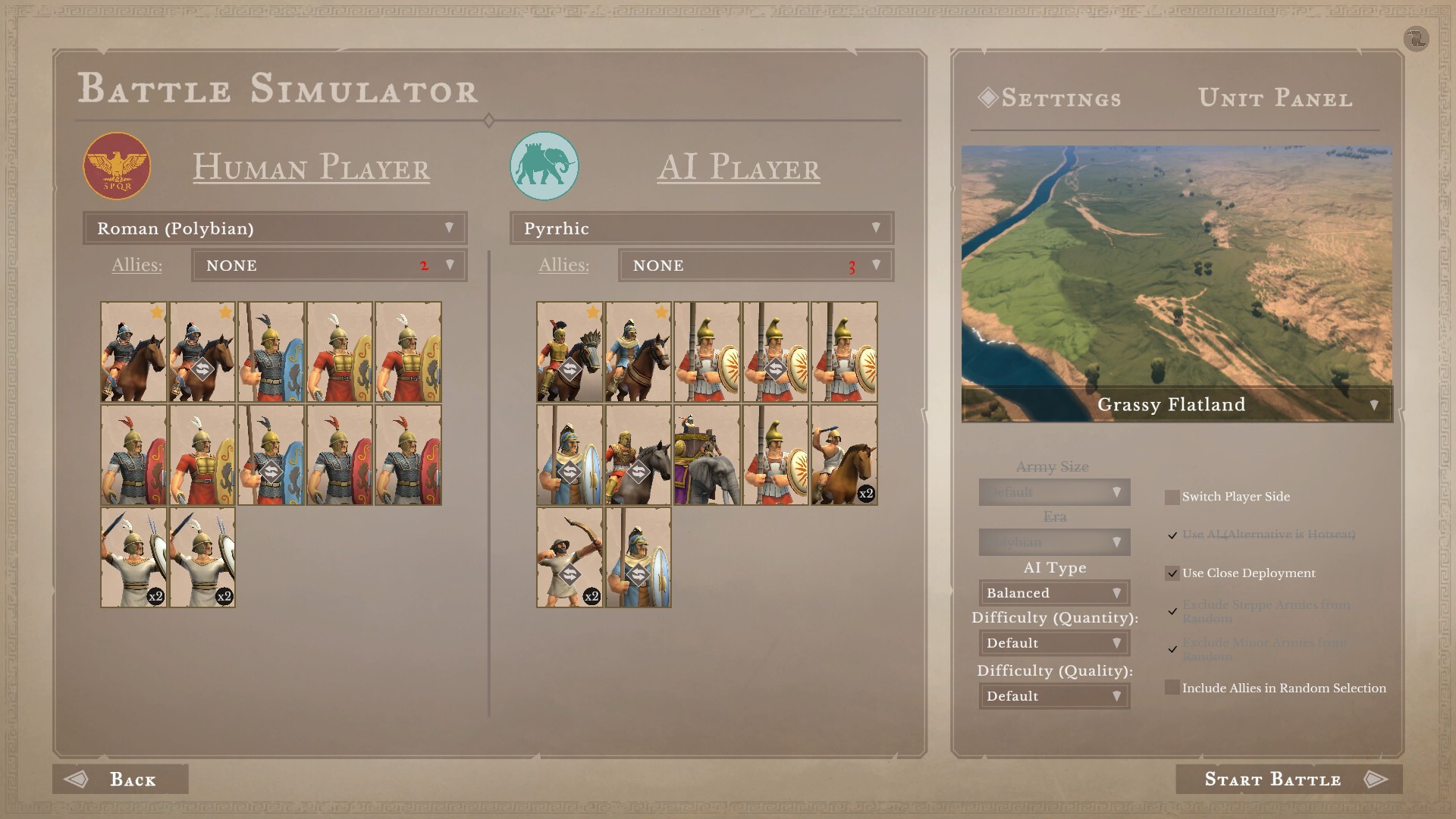This screenshot has width=1456, height=819.
Task: Go back to the previous menu
Action: [x=121, y=780]
